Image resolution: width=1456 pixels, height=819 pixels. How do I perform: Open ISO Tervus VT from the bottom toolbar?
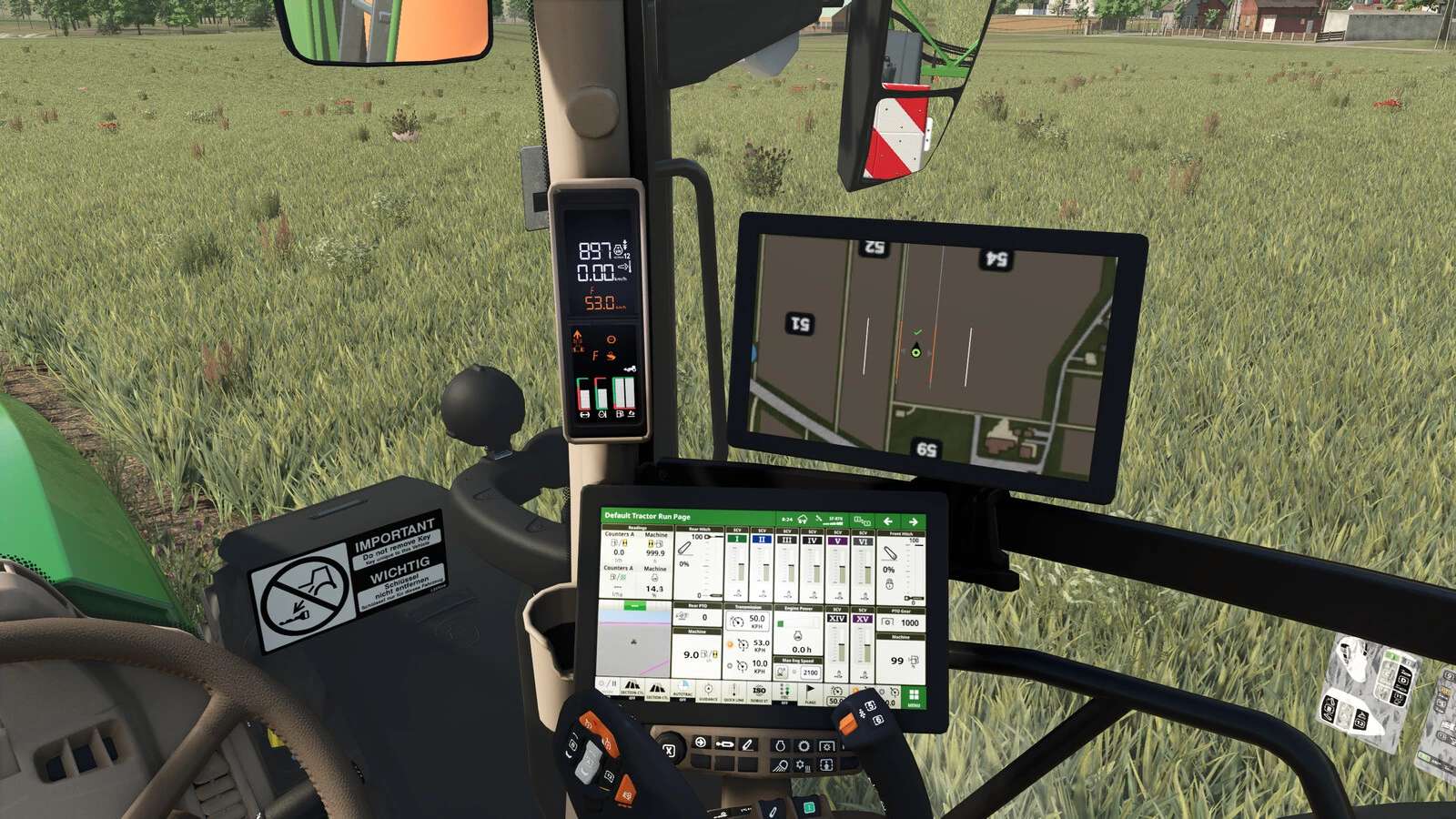(x=759, y=690)
